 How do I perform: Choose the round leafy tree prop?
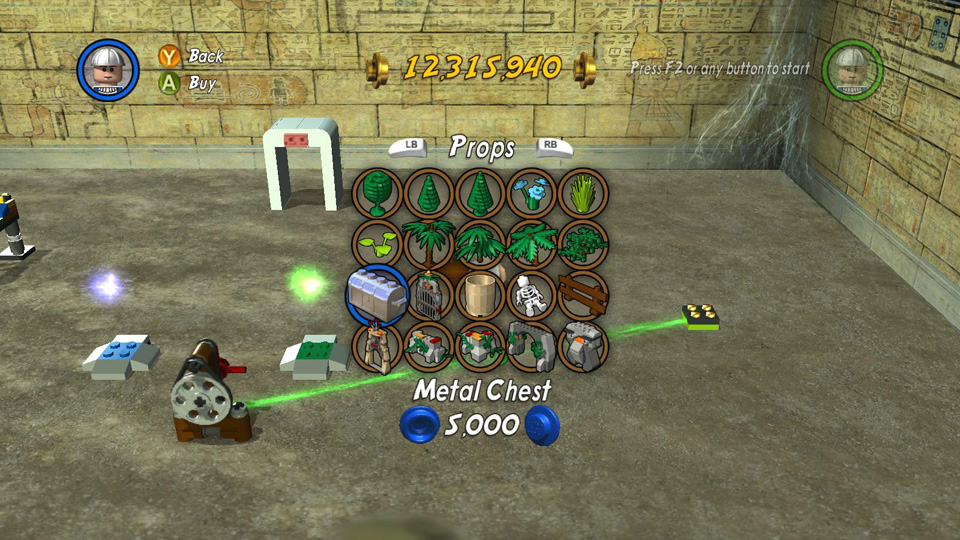377,192
